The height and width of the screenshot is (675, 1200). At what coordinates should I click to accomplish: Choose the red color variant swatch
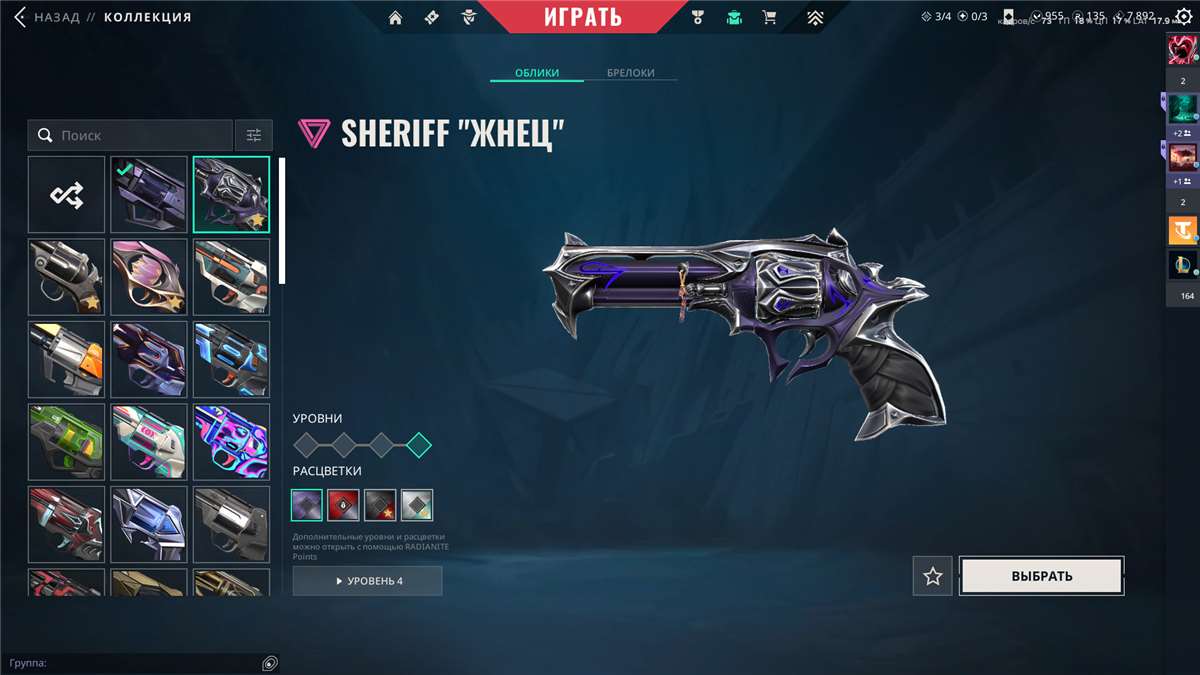[x=343, y=505]
